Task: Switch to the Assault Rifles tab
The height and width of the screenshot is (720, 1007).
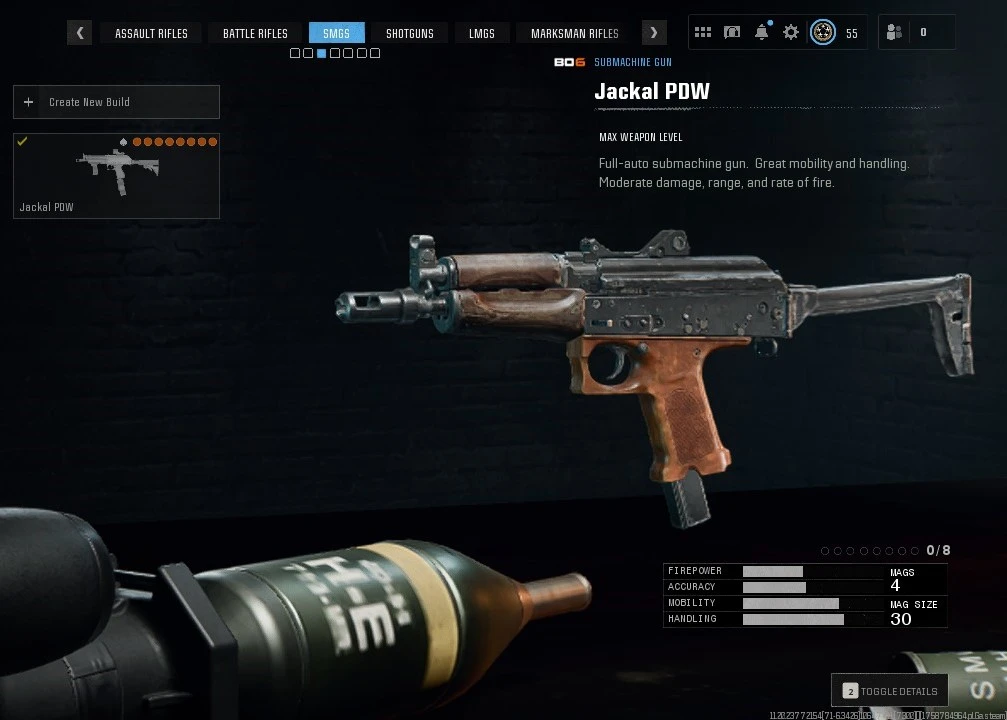Action: (x=151, y=33)
